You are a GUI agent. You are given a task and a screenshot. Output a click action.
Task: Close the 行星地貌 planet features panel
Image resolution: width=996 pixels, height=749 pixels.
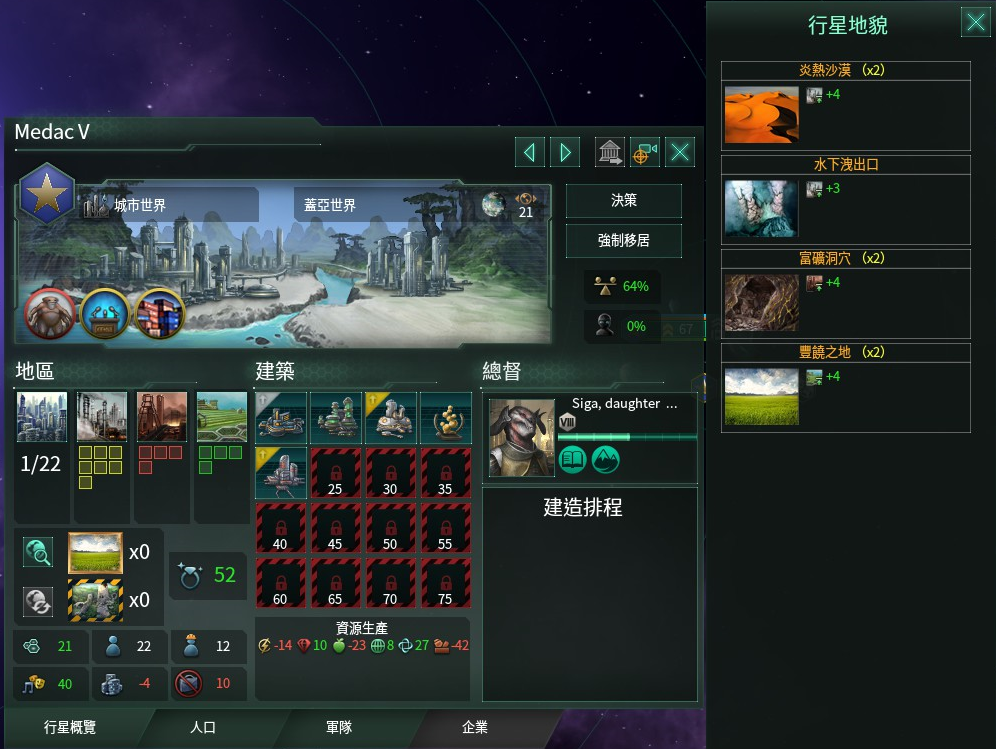(975, 22)
